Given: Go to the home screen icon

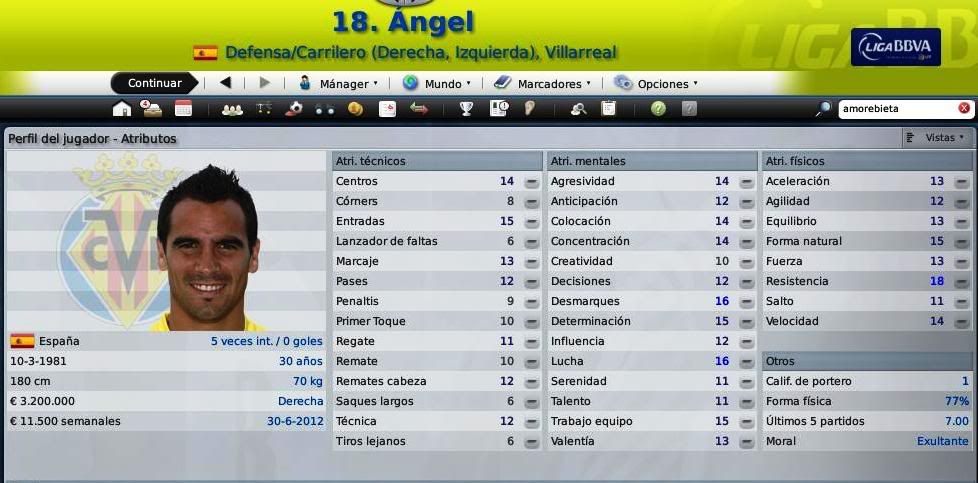Looking at the screenshot, I should pyautogui.click(x=122, y=109).
